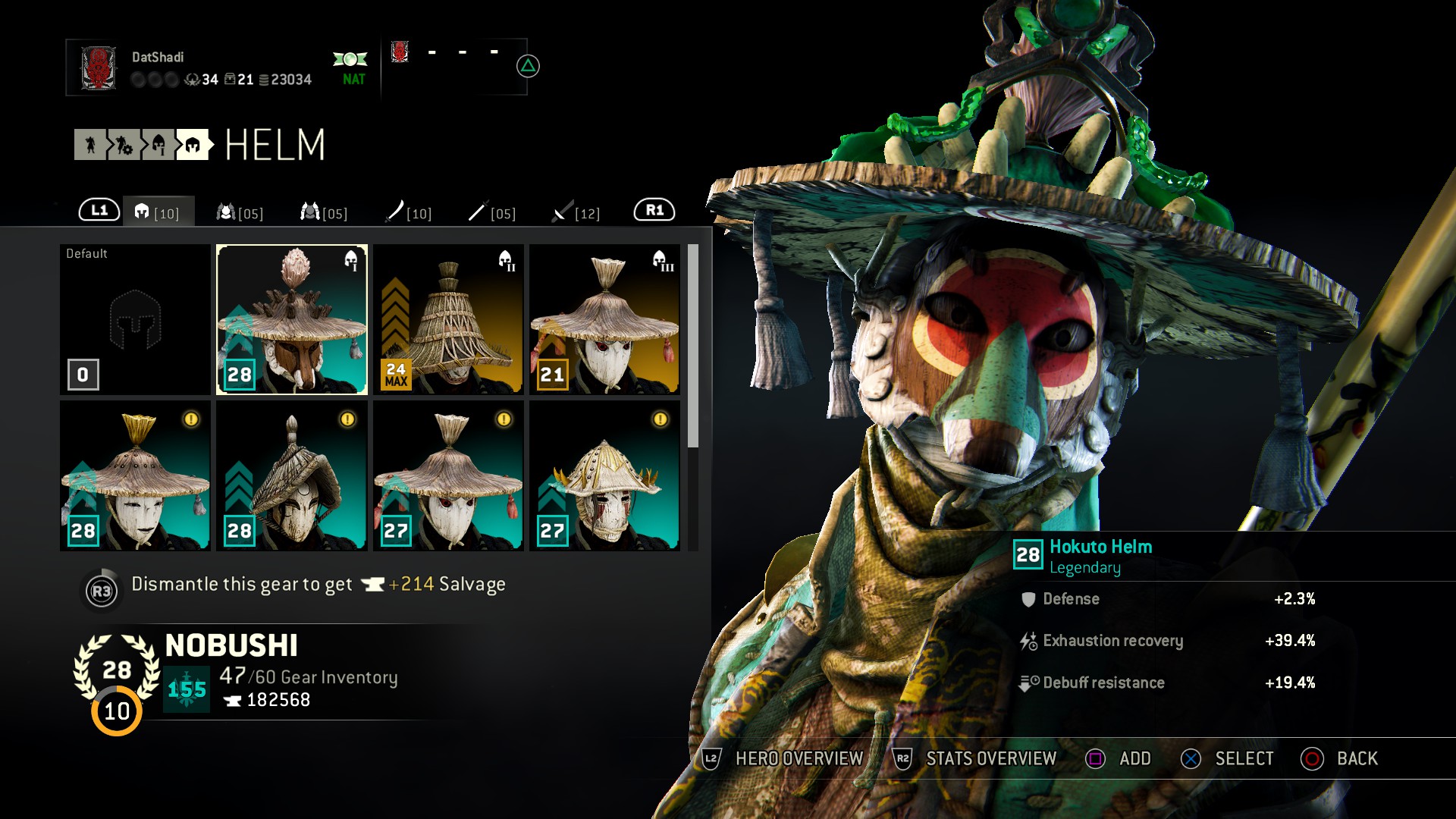Image resolution: width=1456 pixels, height=819 pixels.
Task: Open the Hero Overview
Action: click(784, 758)
